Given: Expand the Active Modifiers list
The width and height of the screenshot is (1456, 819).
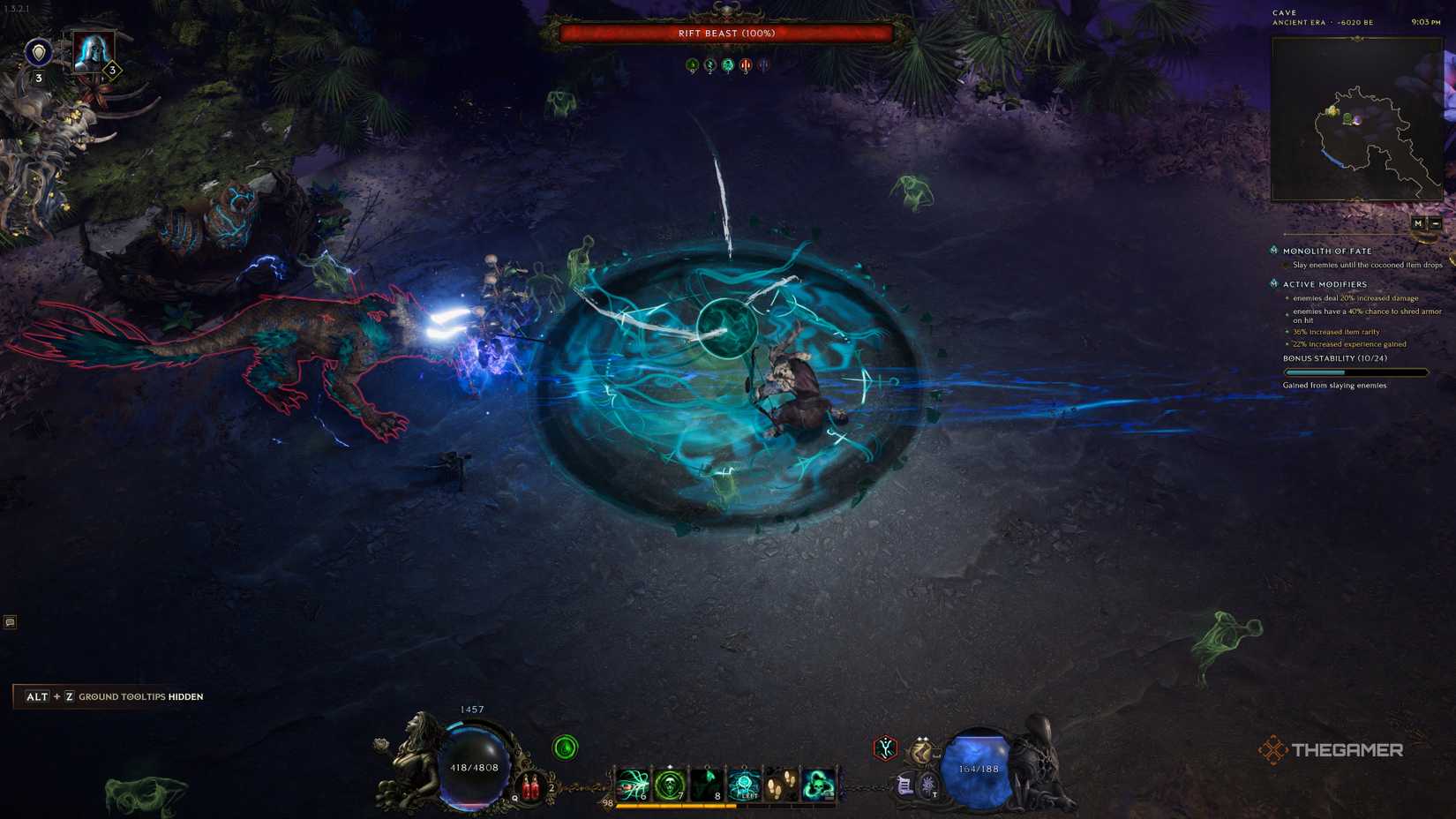Looking at the screenshot, I should point(1325,283).
